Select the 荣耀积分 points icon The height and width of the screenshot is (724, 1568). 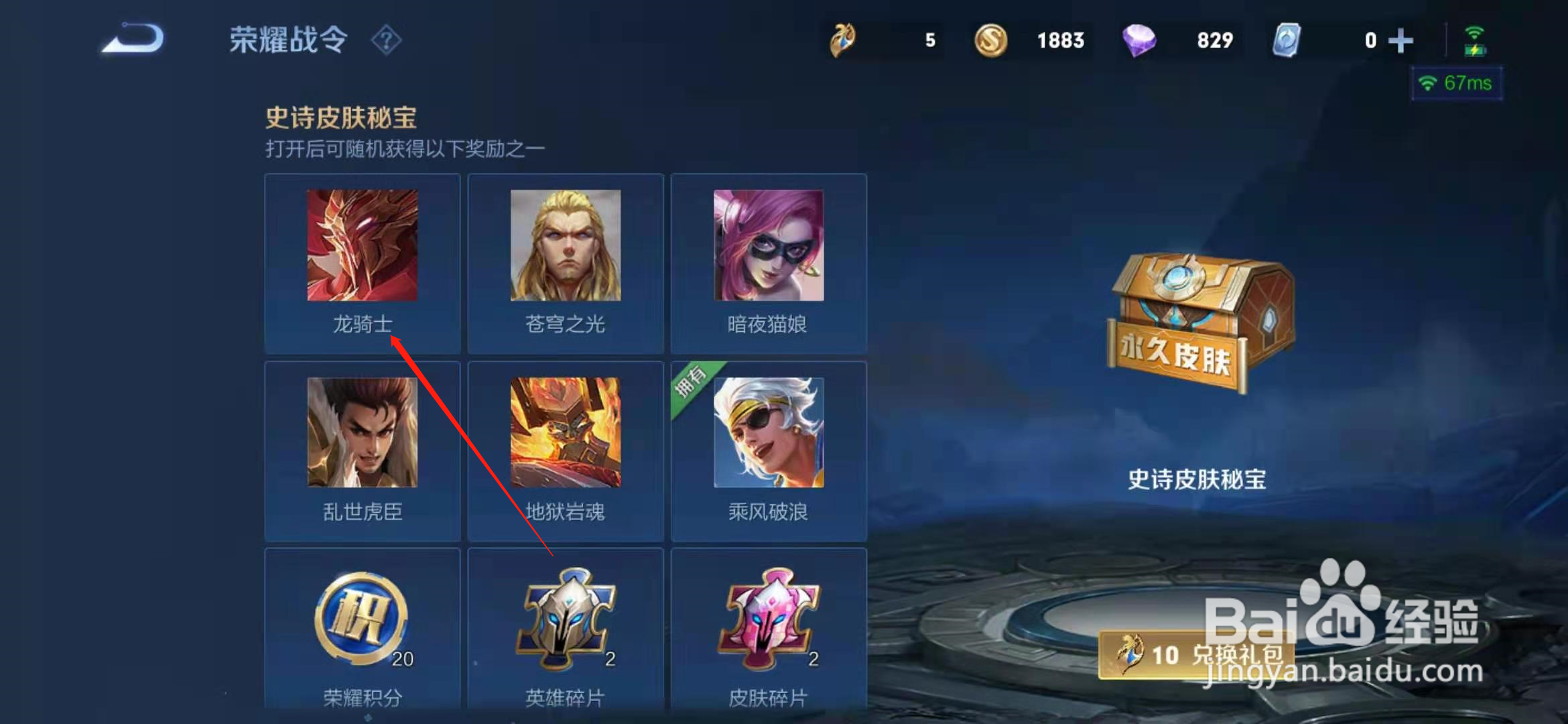click(362, 617)
